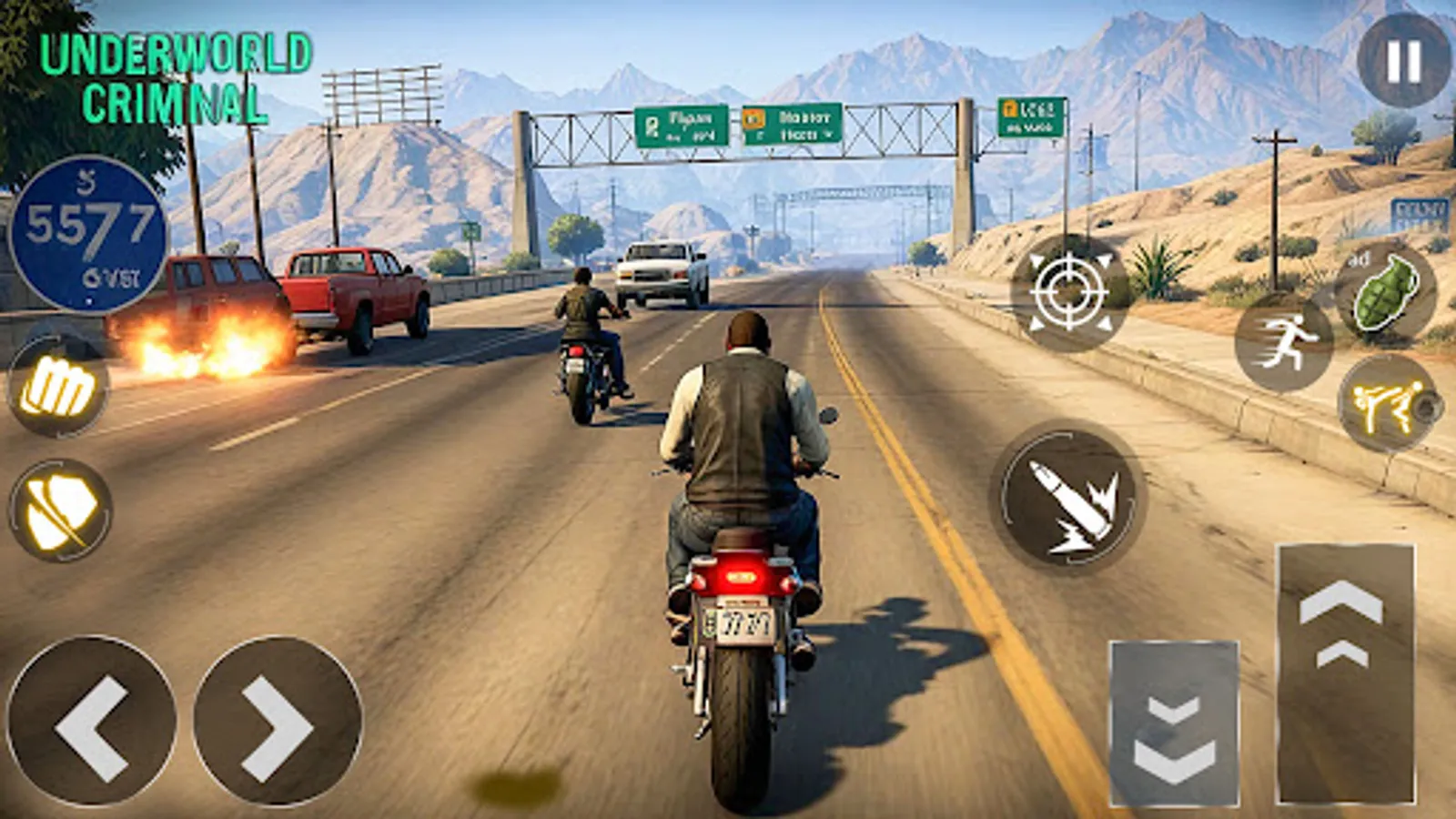Image resolution: width=1456 pixels, height=819 pixels.
Task: Fire with the bullet shoot icon
Action: coord(1068,494)
